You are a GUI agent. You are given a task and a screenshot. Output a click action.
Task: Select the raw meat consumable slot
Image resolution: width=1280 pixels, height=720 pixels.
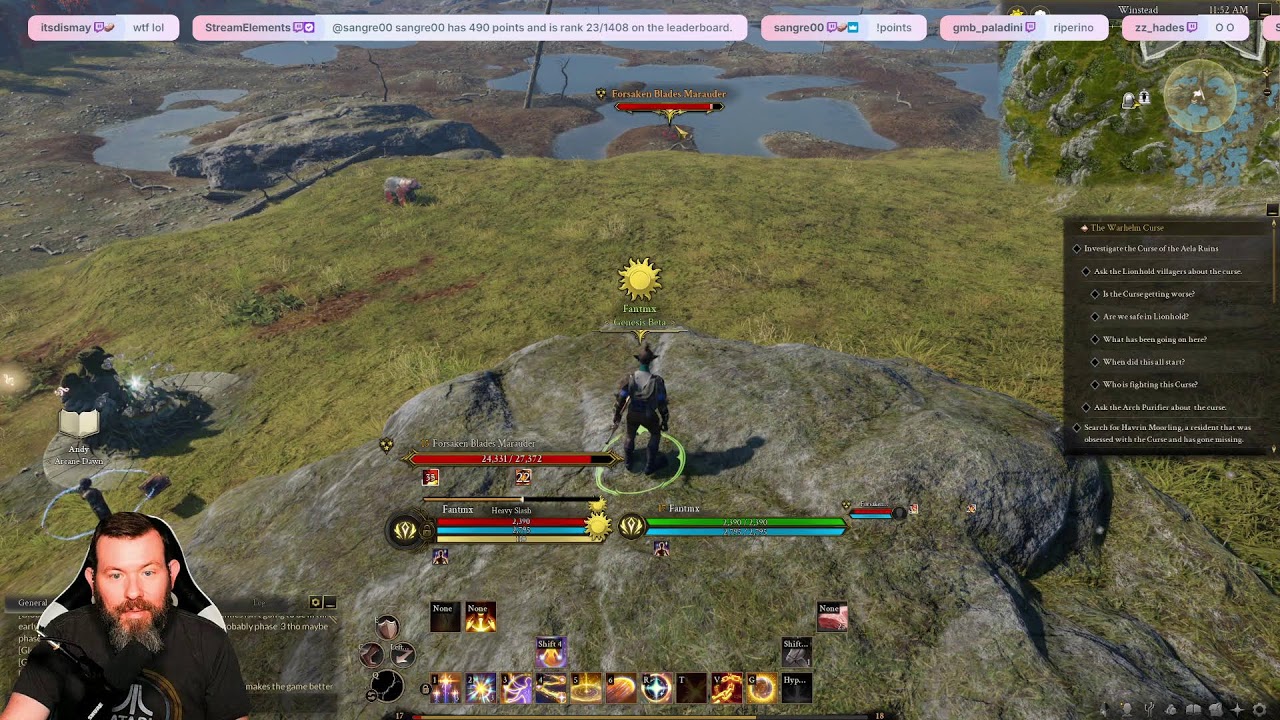[x=832, y=616]
